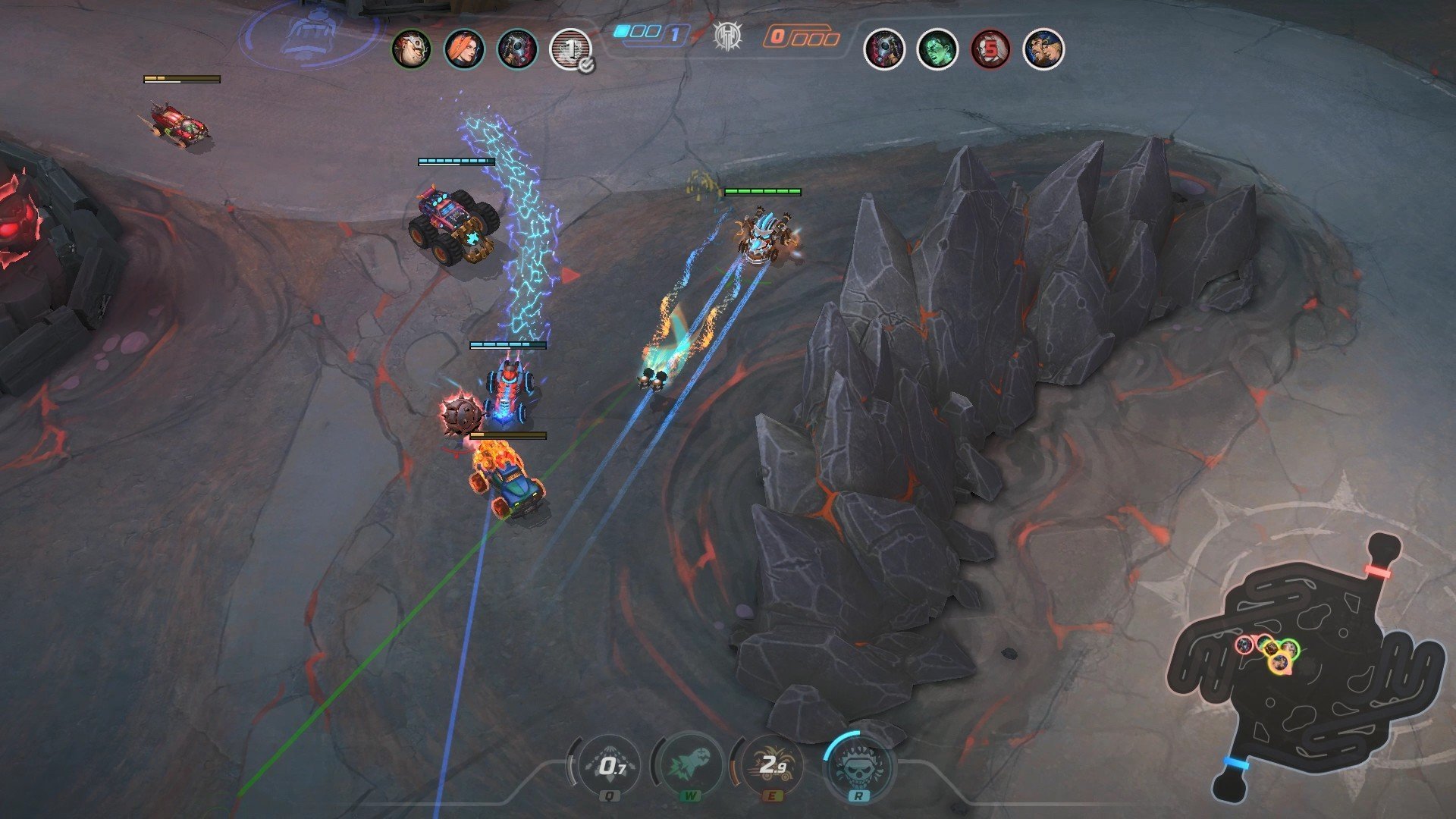Trigger the spiked skull ultimate ability
This screenshot has width=1456, height=819.
858,766
